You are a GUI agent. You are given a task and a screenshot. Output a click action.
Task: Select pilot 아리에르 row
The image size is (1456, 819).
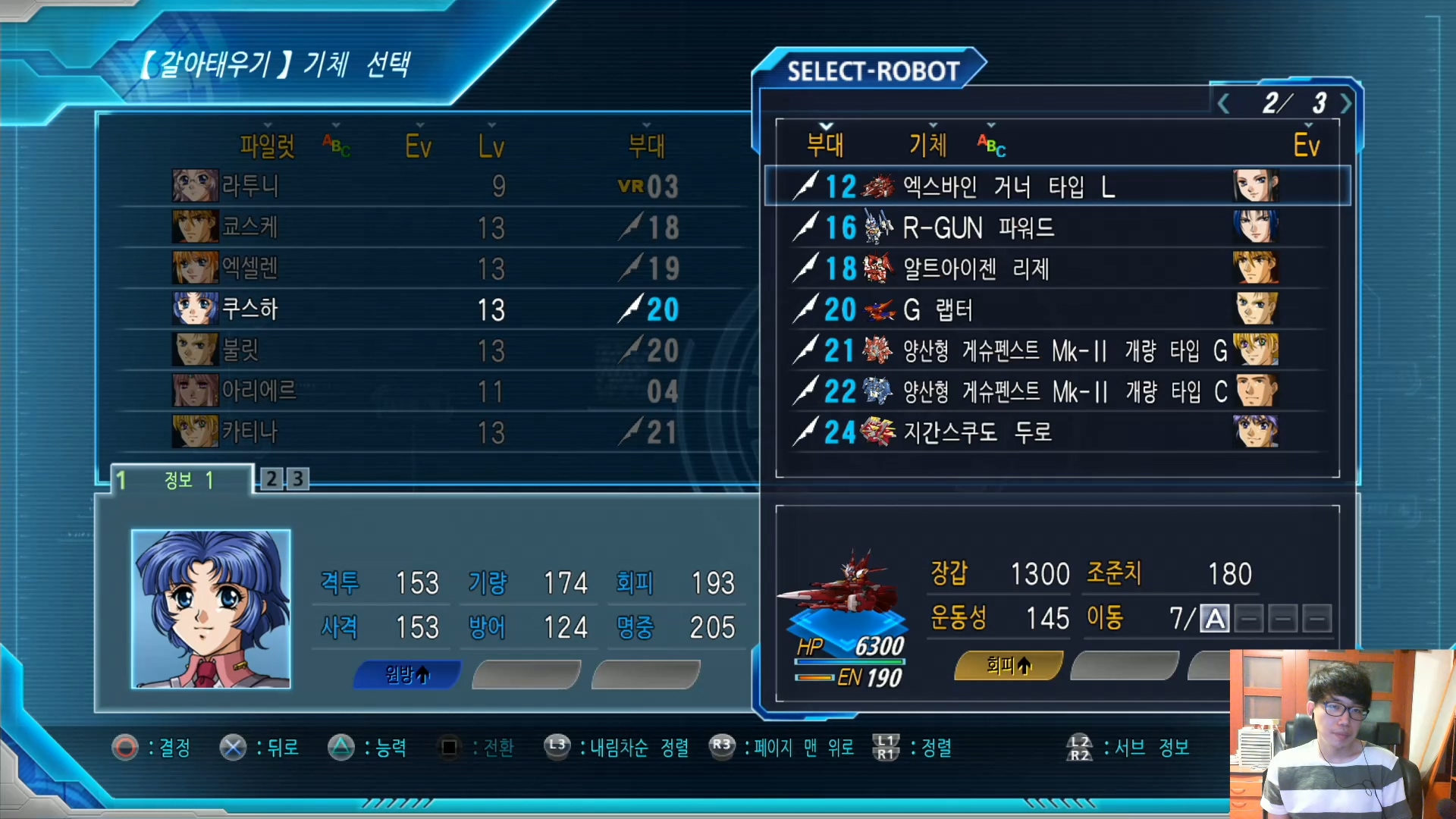[x=425, y=391]
